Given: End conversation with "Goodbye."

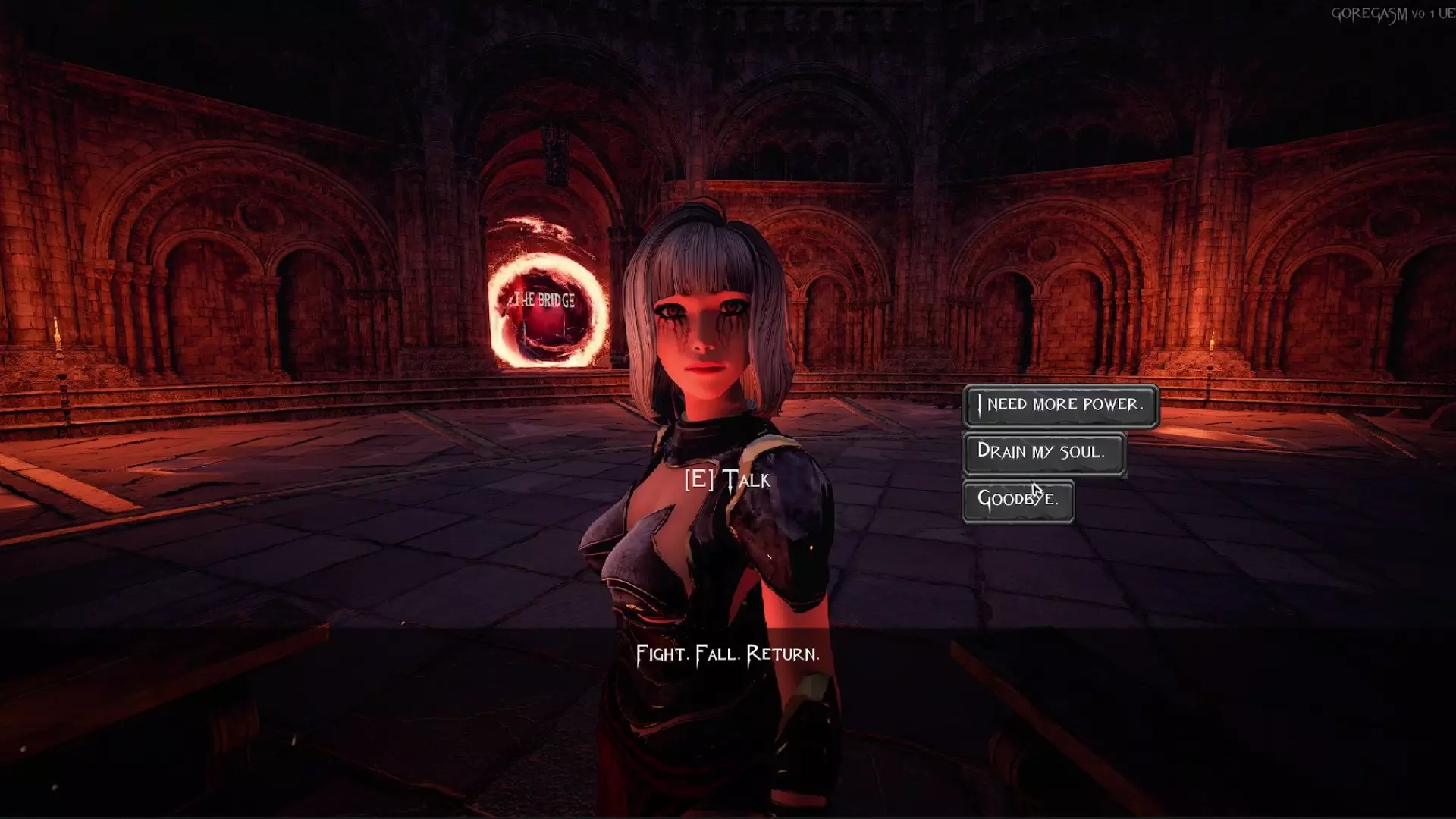Looking at the screenshot, I should pos(1018,500).
